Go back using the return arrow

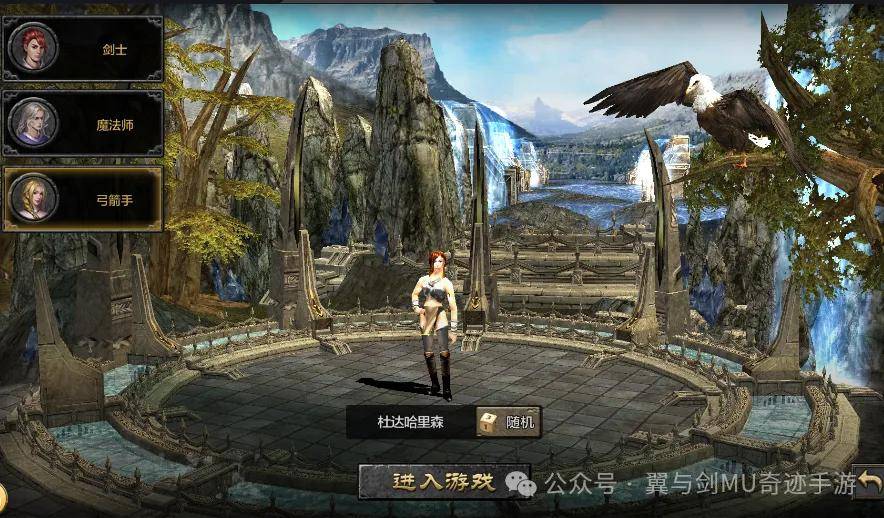[x=870, y=483]
